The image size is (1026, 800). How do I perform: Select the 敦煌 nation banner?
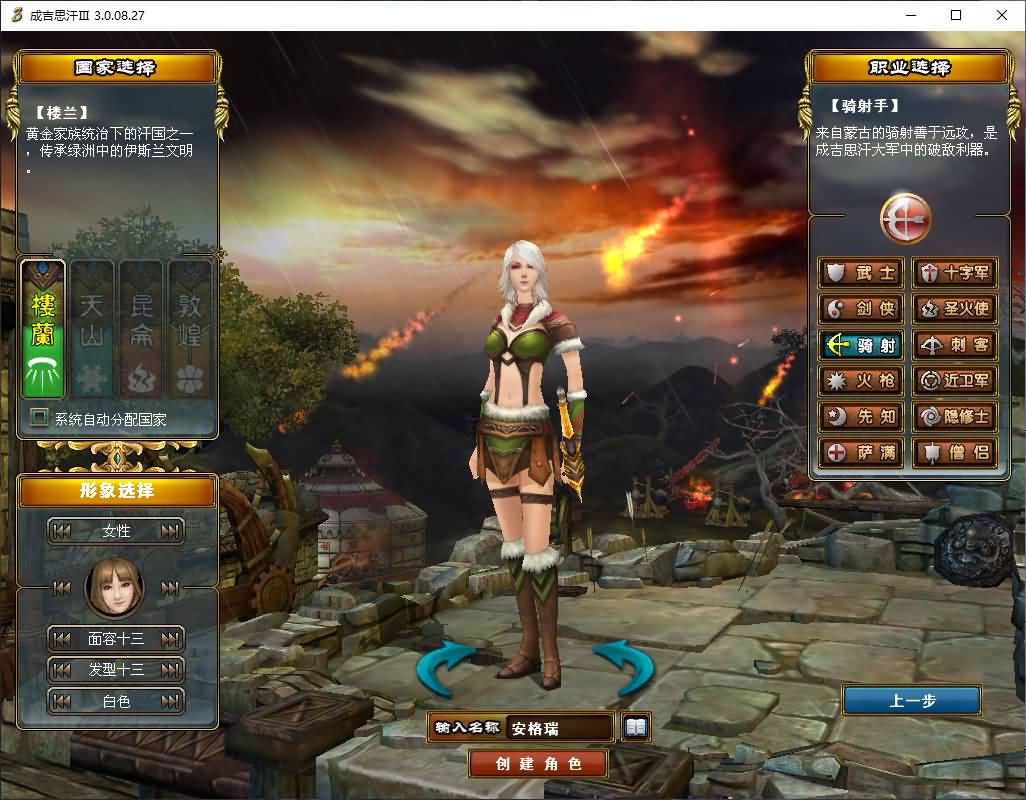click(x=189, y=328)
